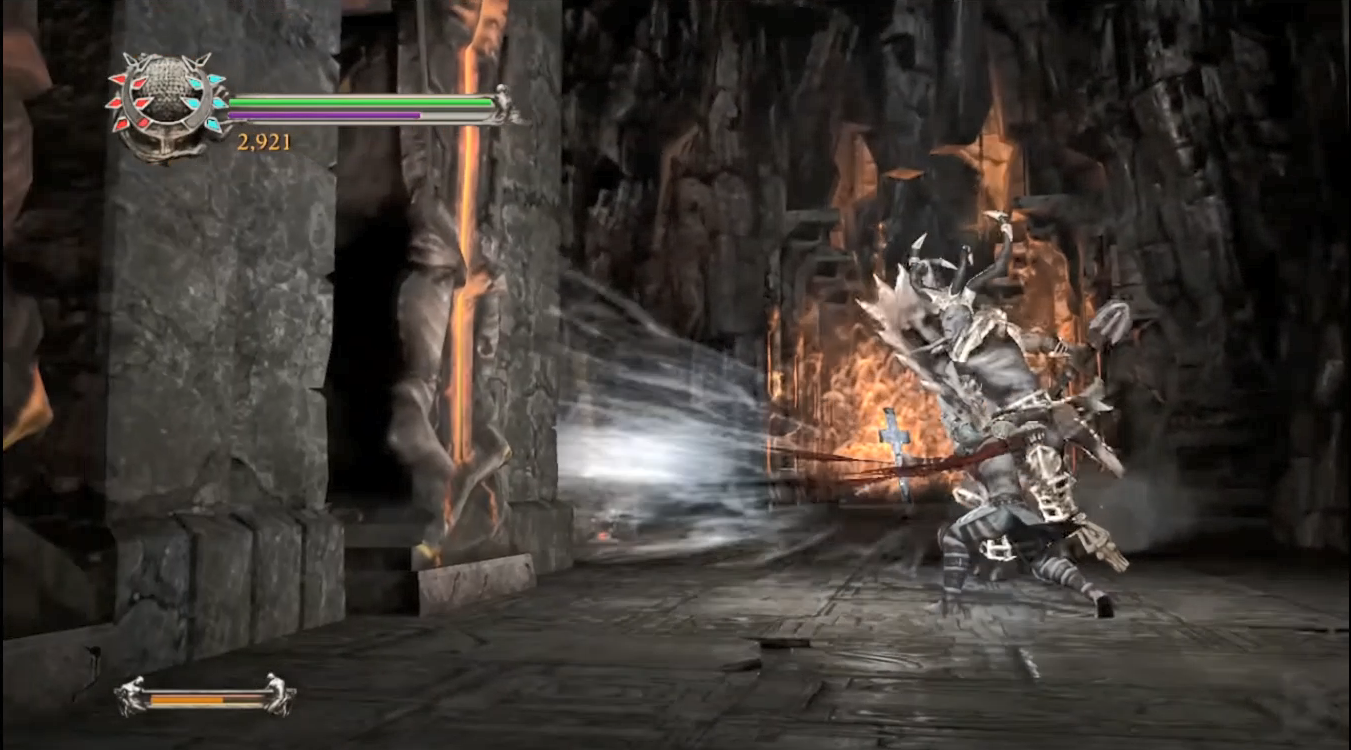Toggle the lowest red gem on the emblem

click(x=124, y=124)
